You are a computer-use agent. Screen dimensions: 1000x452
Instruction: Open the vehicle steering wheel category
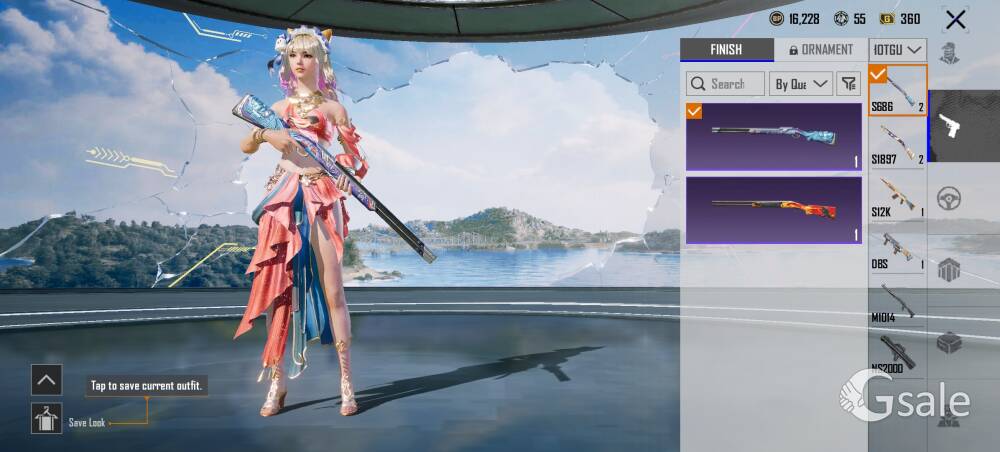[948, 198]
